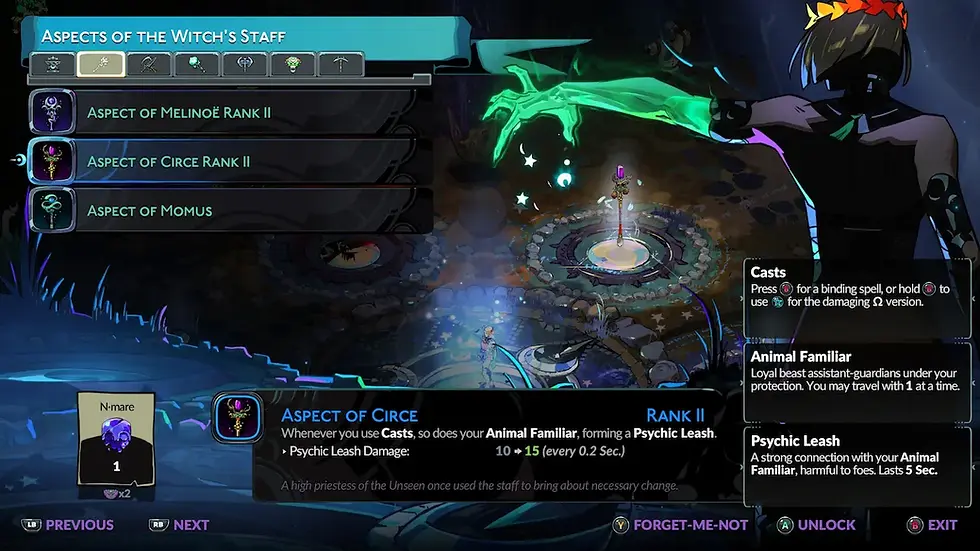Select the first tab with star emblem
Image resolution: width=980 pixels, height=551 pixels.
click(52, 65)
